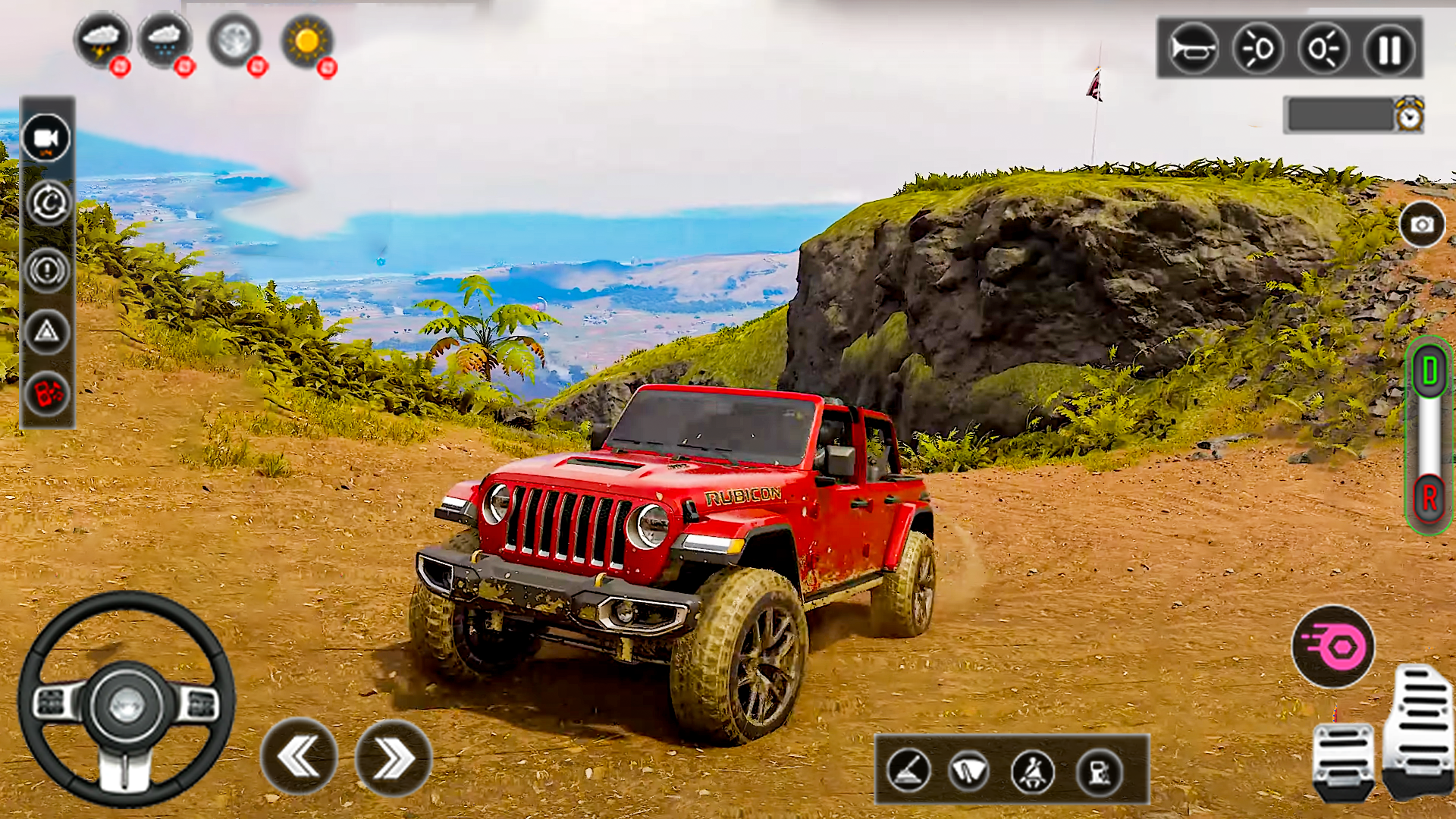Select the snowy cloud weather icon
The image size is (1456, 819).
(x=165, y=41)
